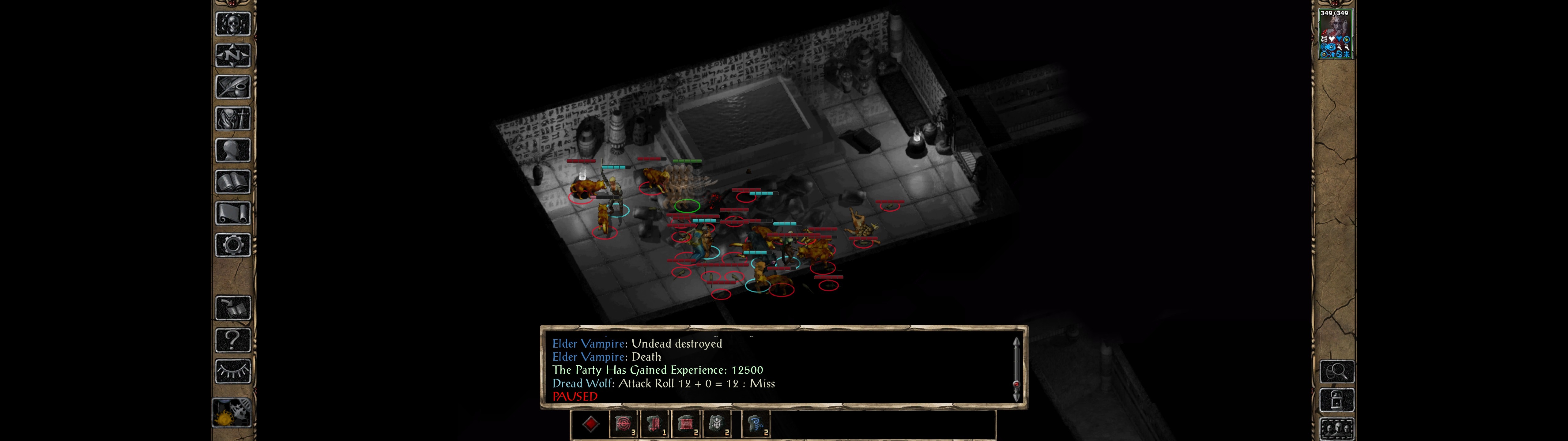This screenshot has height=441, width=1568.
Task: Click the red diamond button in action bar
Action: click(x=590, y=424)
